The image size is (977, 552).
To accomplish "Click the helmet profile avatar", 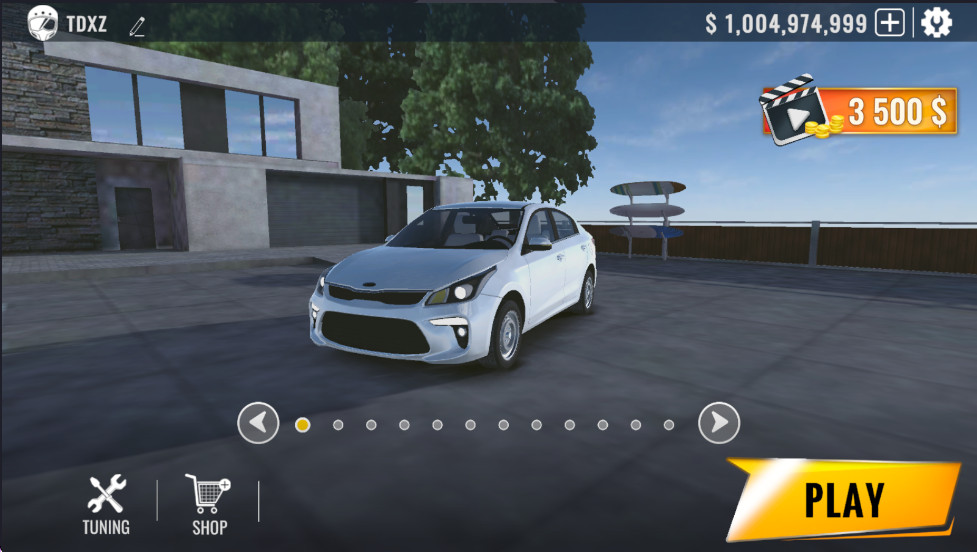I will (42, 22).
